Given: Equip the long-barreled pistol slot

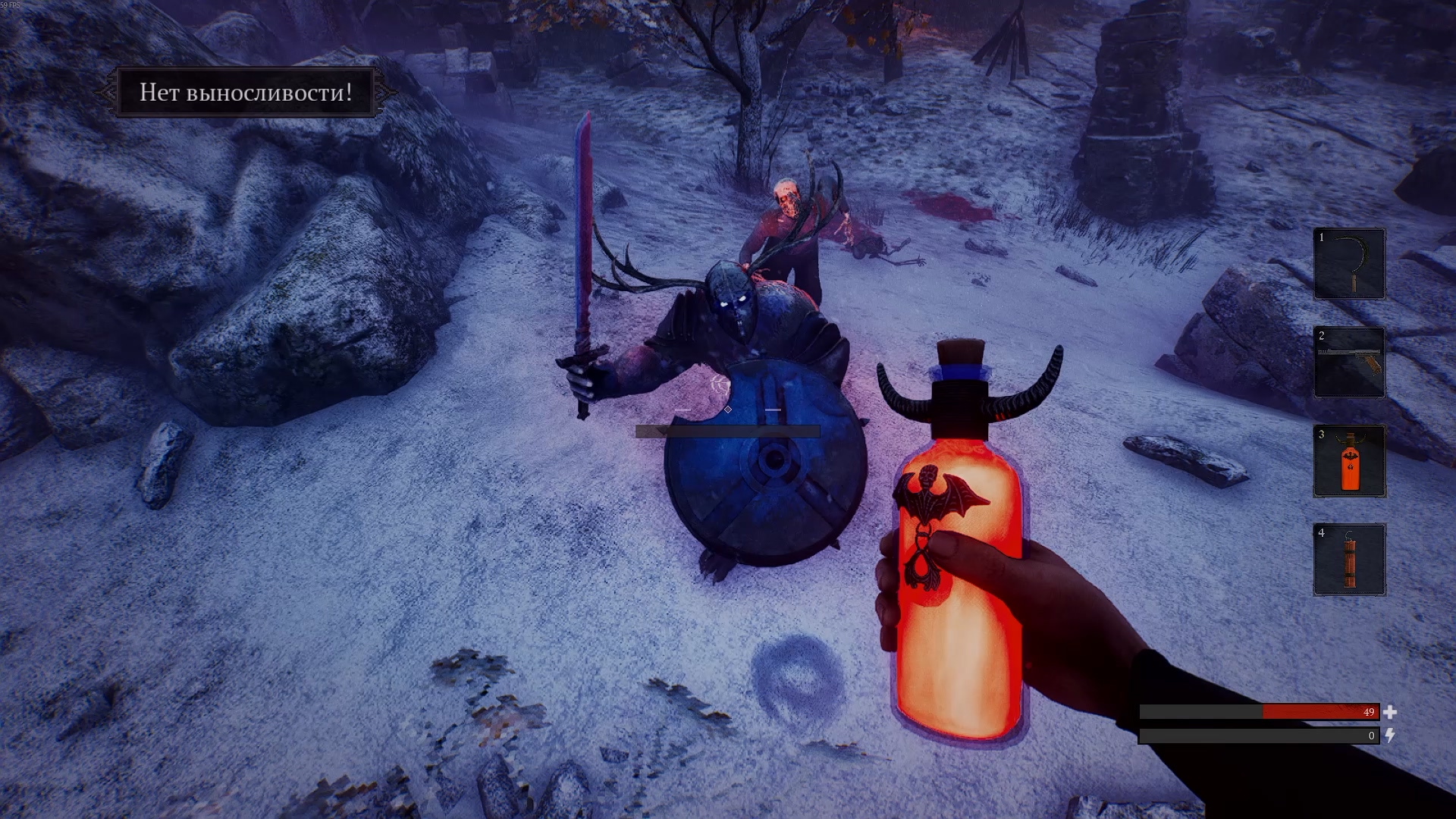Looking at the screenshot, I should [1349, 362].
